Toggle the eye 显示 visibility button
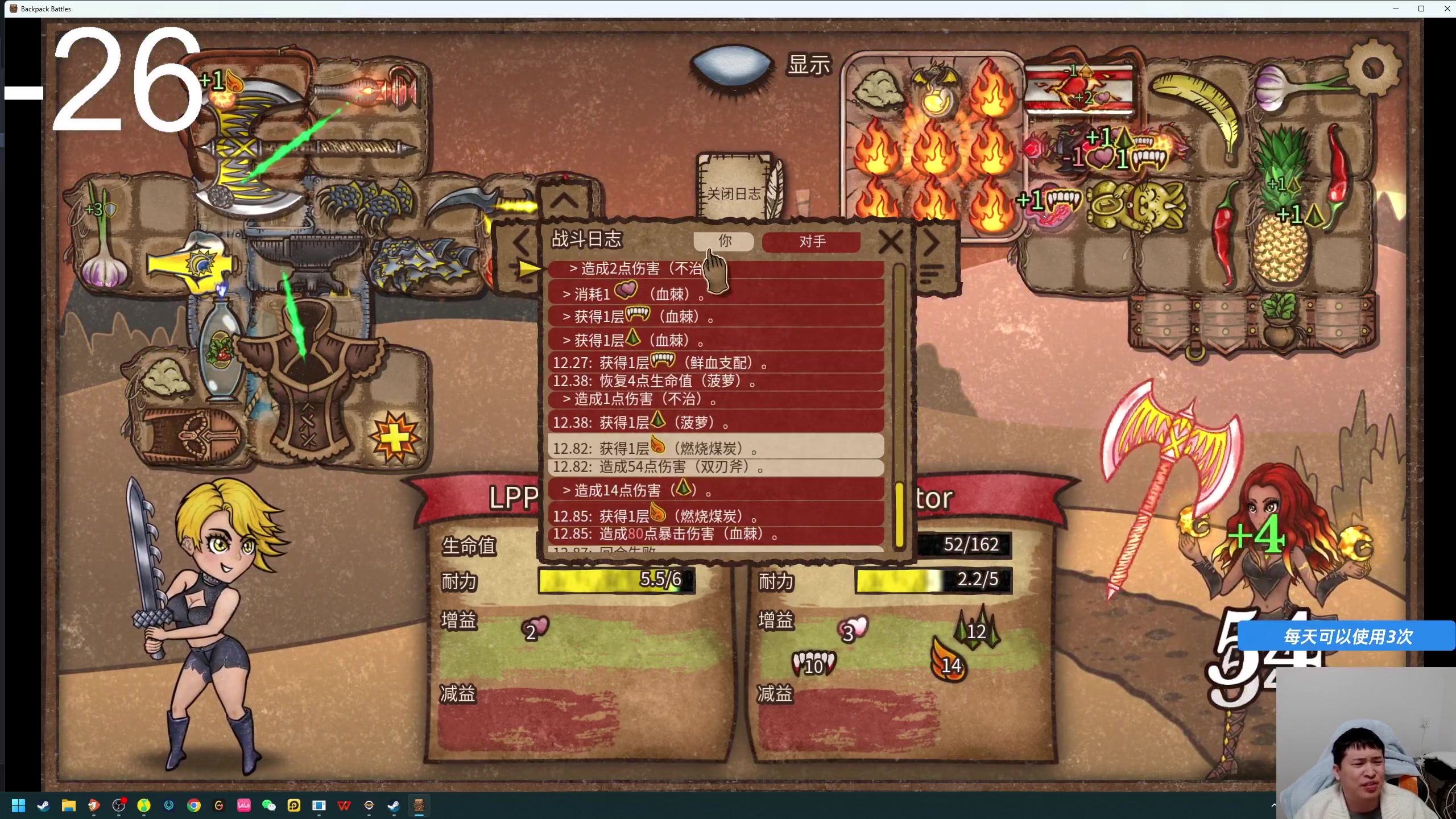The image size is (1456, 819). click(x=732, y=65)
